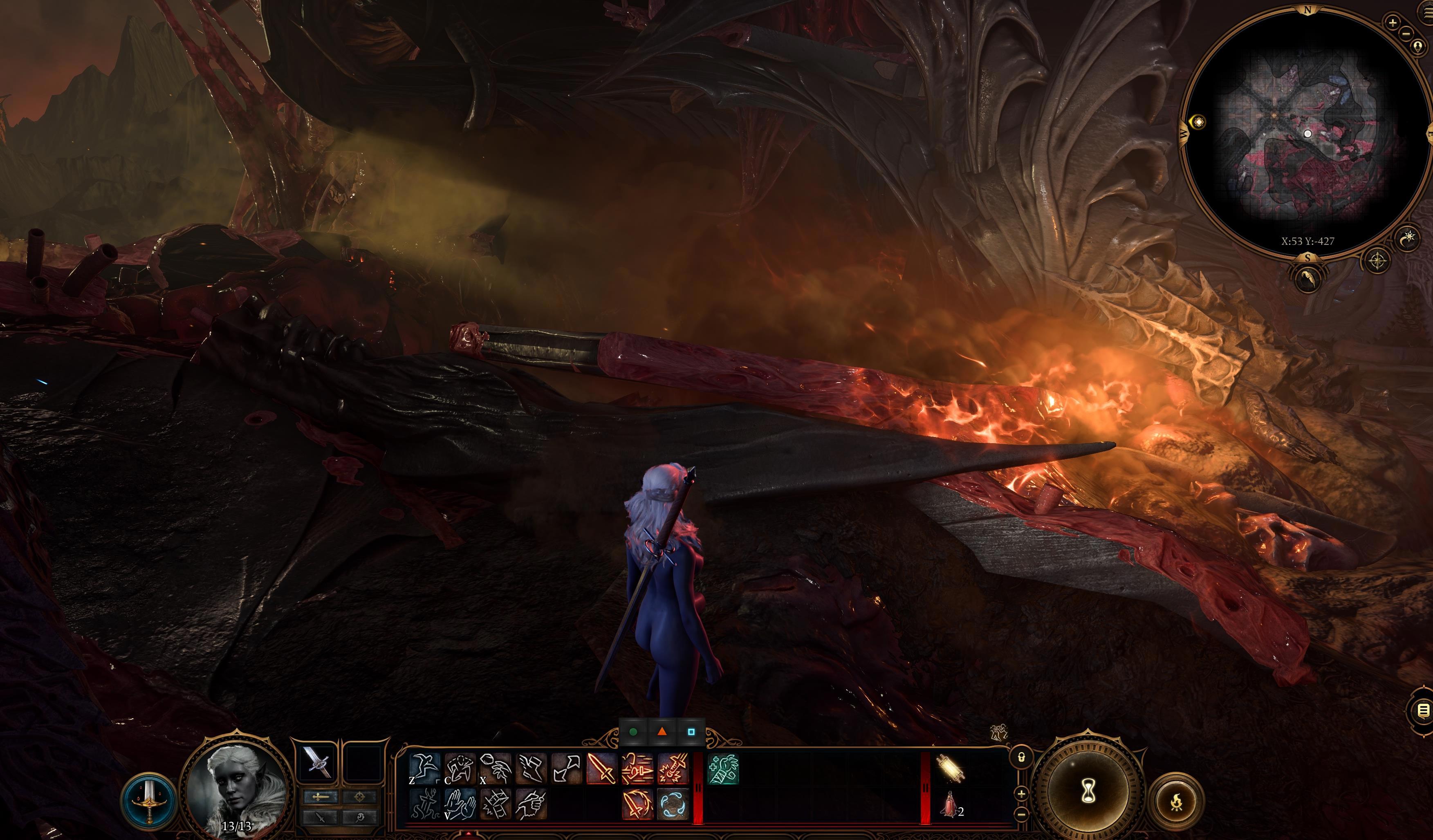This screenshot has height=840, width=1433.
Task: Use the Shove action with two hands
Action: (x=460, y=803)
